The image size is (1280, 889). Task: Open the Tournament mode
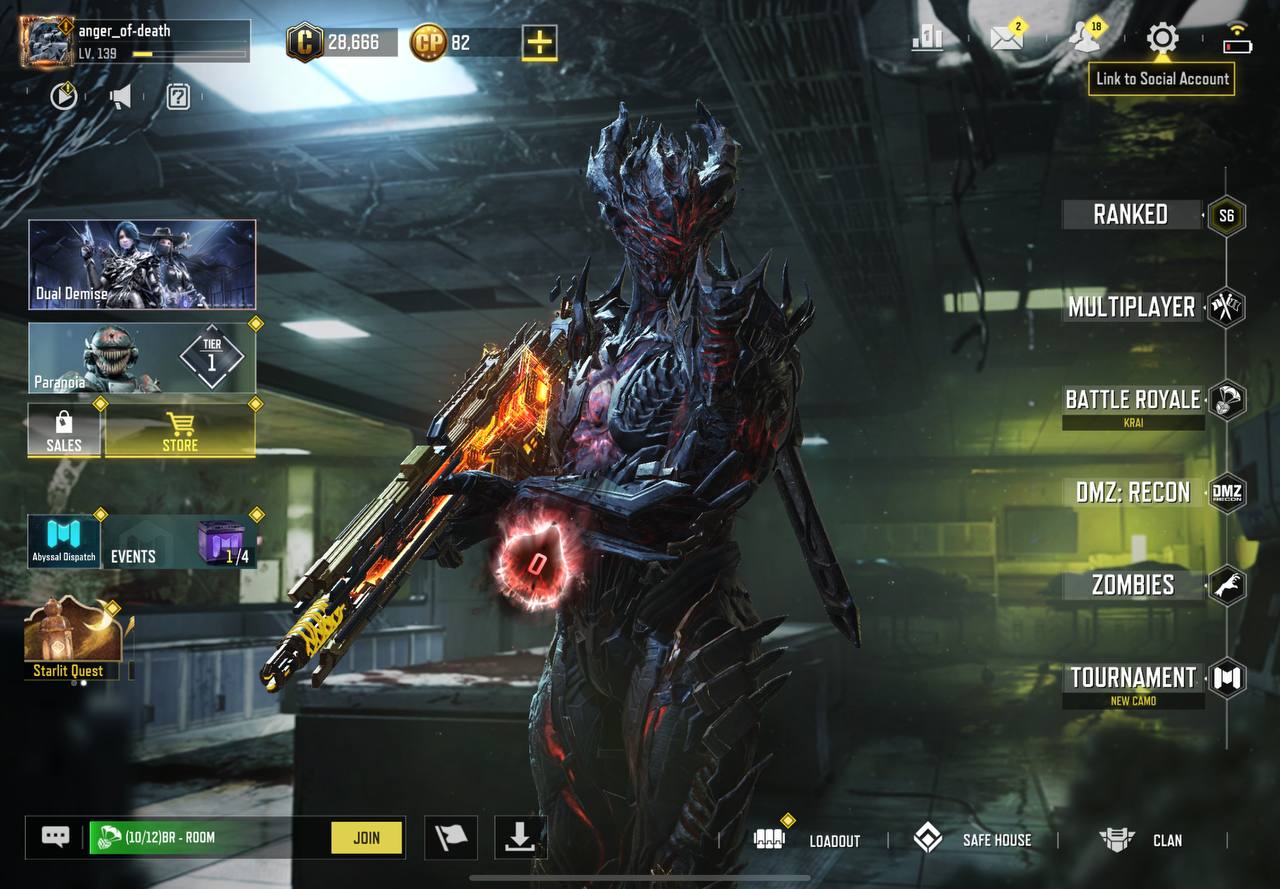point(1133,678)
